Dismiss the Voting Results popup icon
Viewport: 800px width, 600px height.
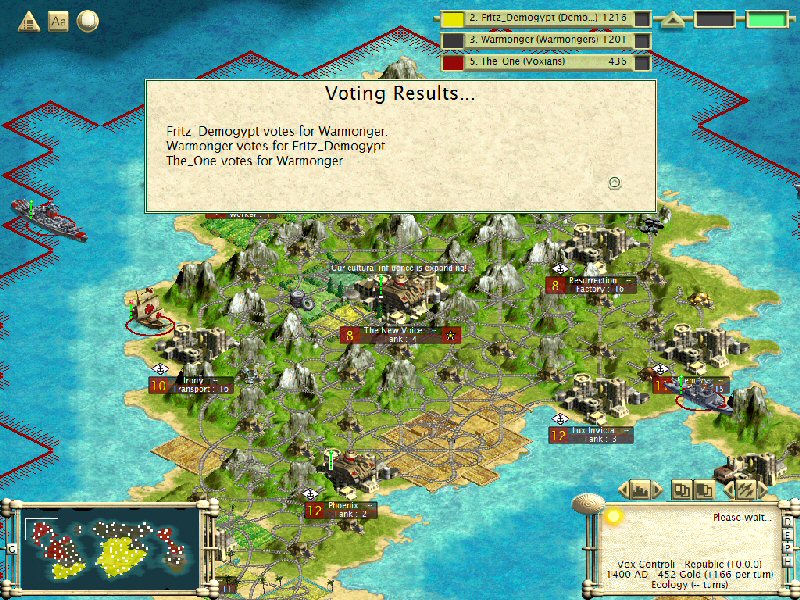615,182
